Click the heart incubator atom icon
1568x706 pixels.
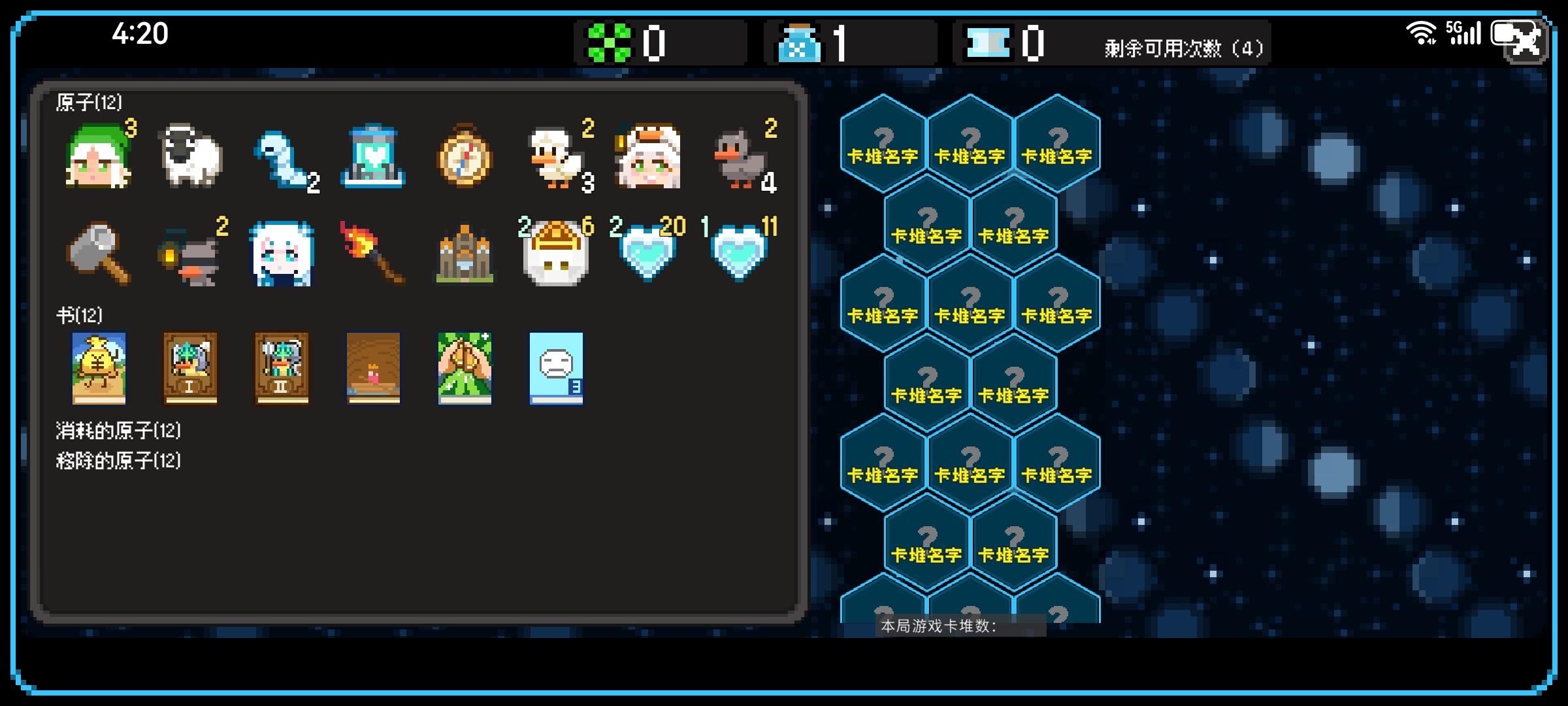tap(373, 157)
